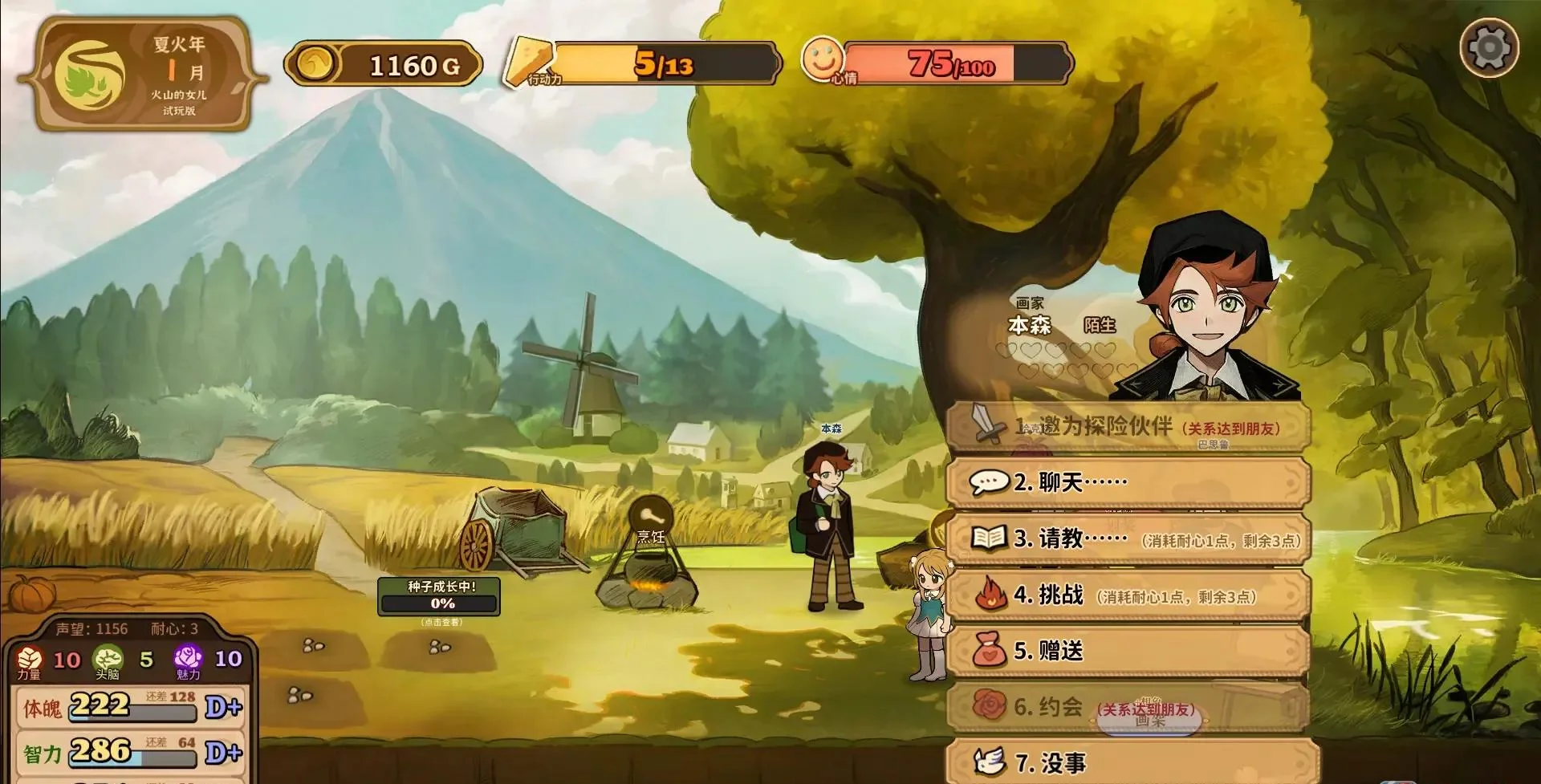Click the 邀为探险伙伴 adventure partner option
The image size is (1541, 784).
point(1128,426)
